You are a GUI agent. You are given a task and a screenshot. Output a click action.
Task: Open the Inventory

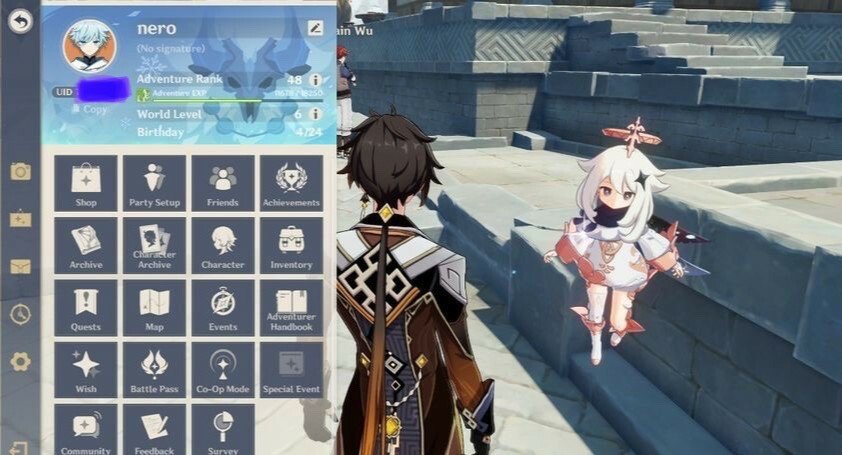coord(291,246)
